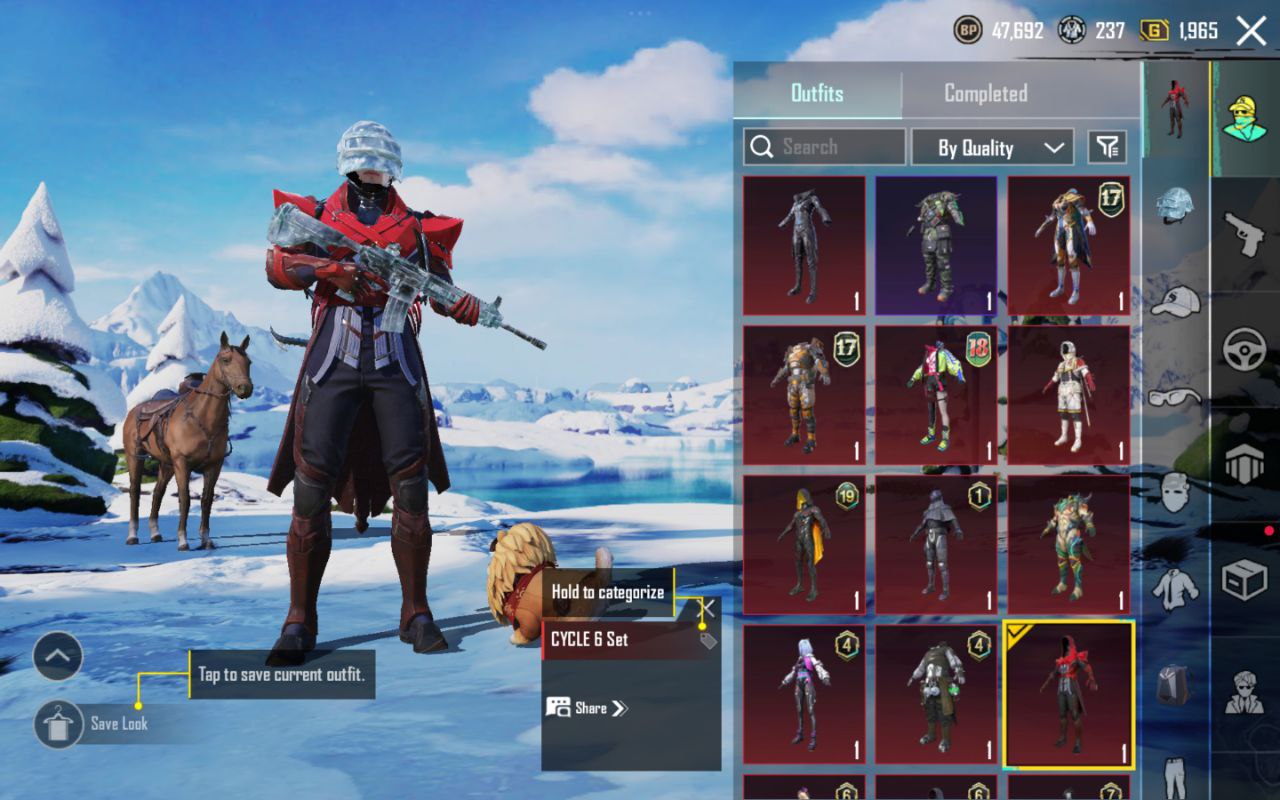Pick the black outfit with yellow cape
This screenshot has height=800, width=1280.
click(804, 544)
